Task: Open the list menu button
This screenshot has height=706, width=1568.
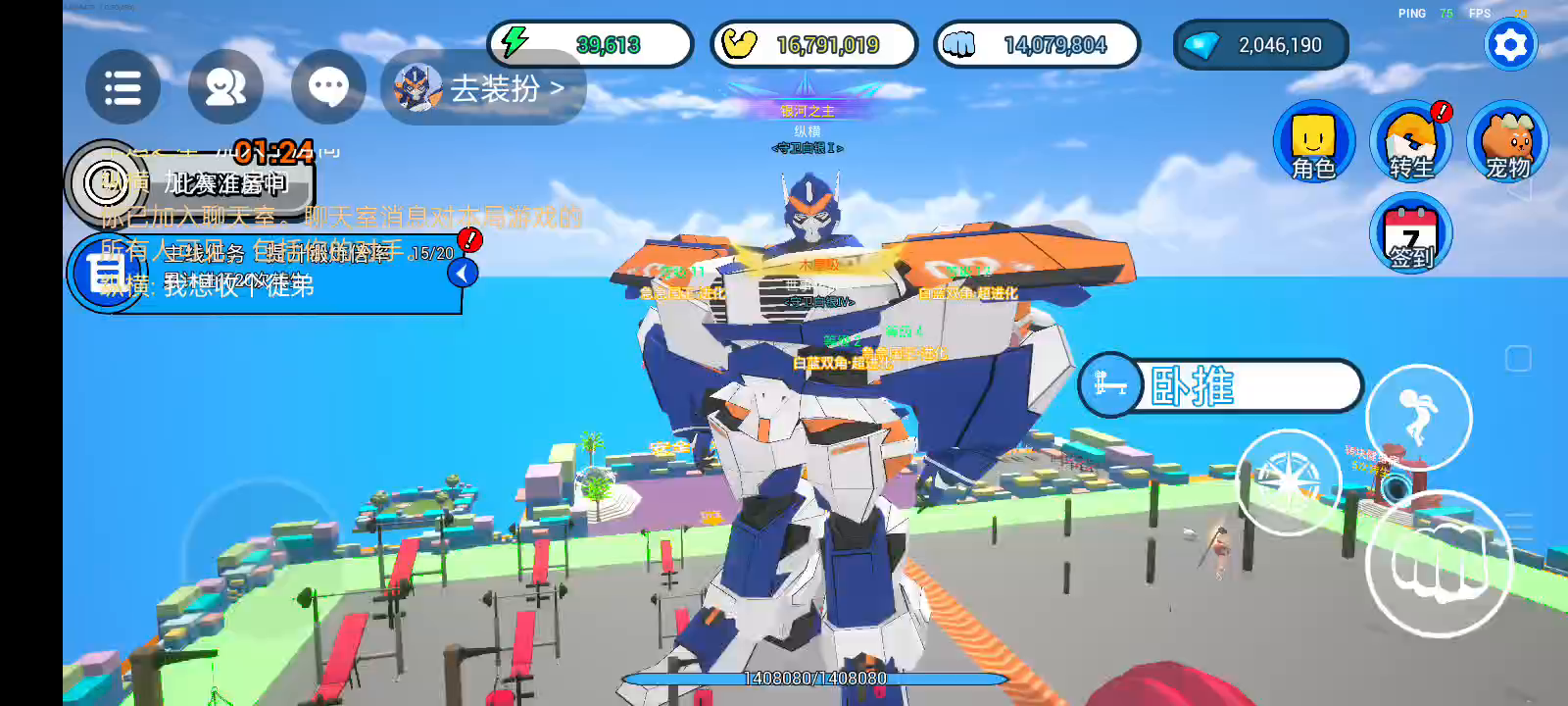Action: coord(122,87)
